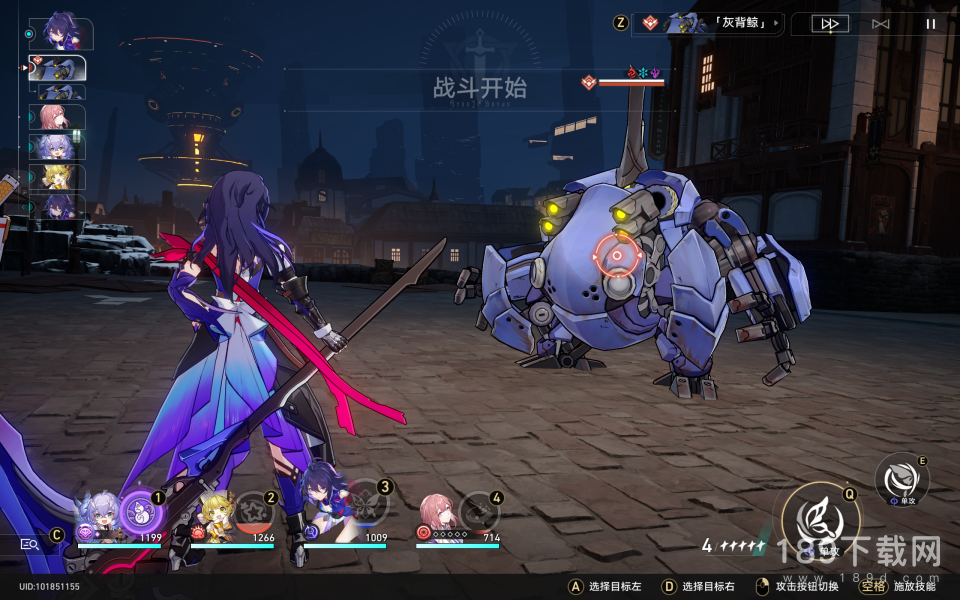The image size is (960, 600).
Task: Toggle the double-speed battle button
Action: pyautogui.click(x=829, y=23)
